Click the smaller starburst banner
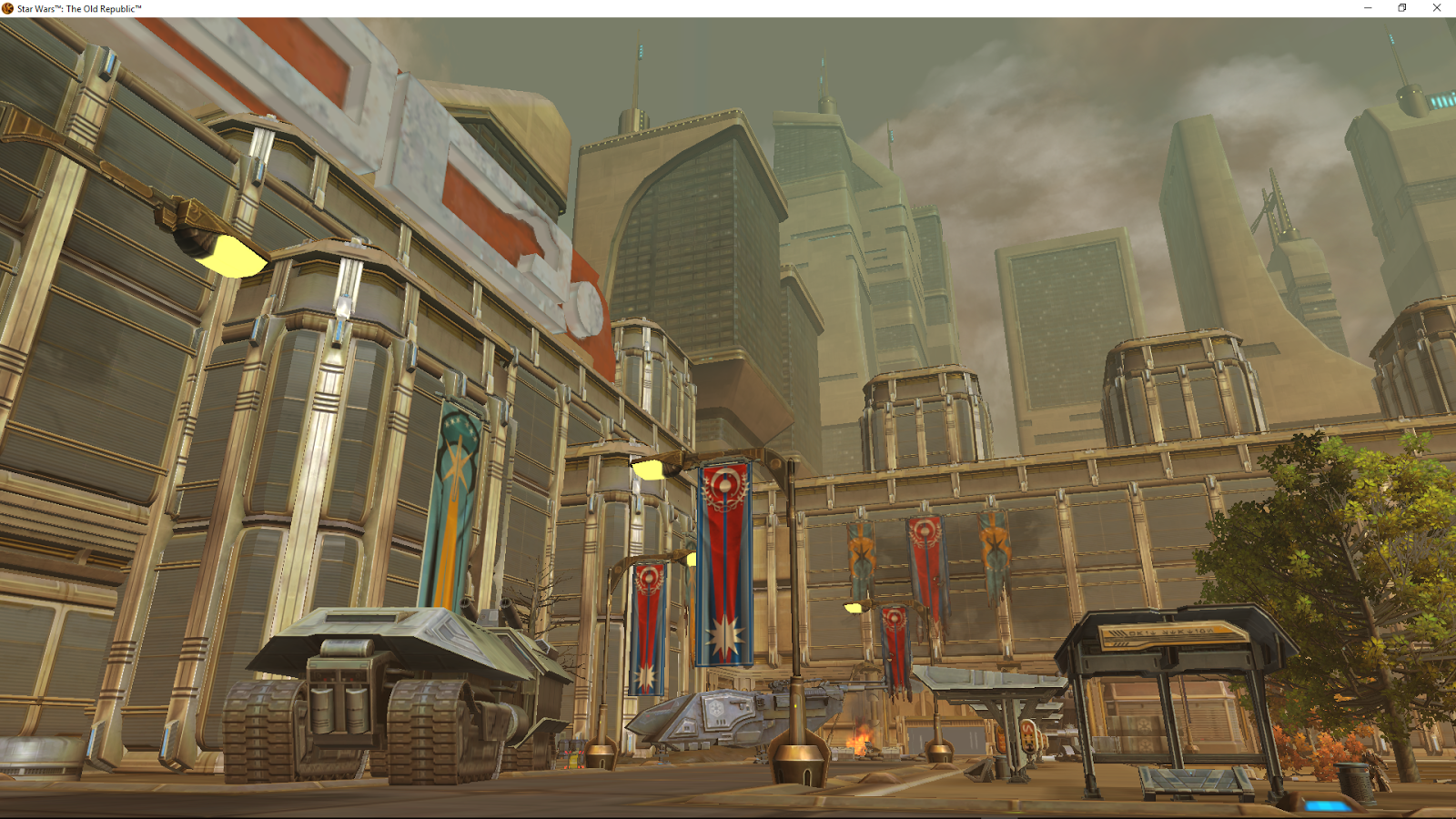The height and width of the screenshot is (819, 1456). click(648, 628)
